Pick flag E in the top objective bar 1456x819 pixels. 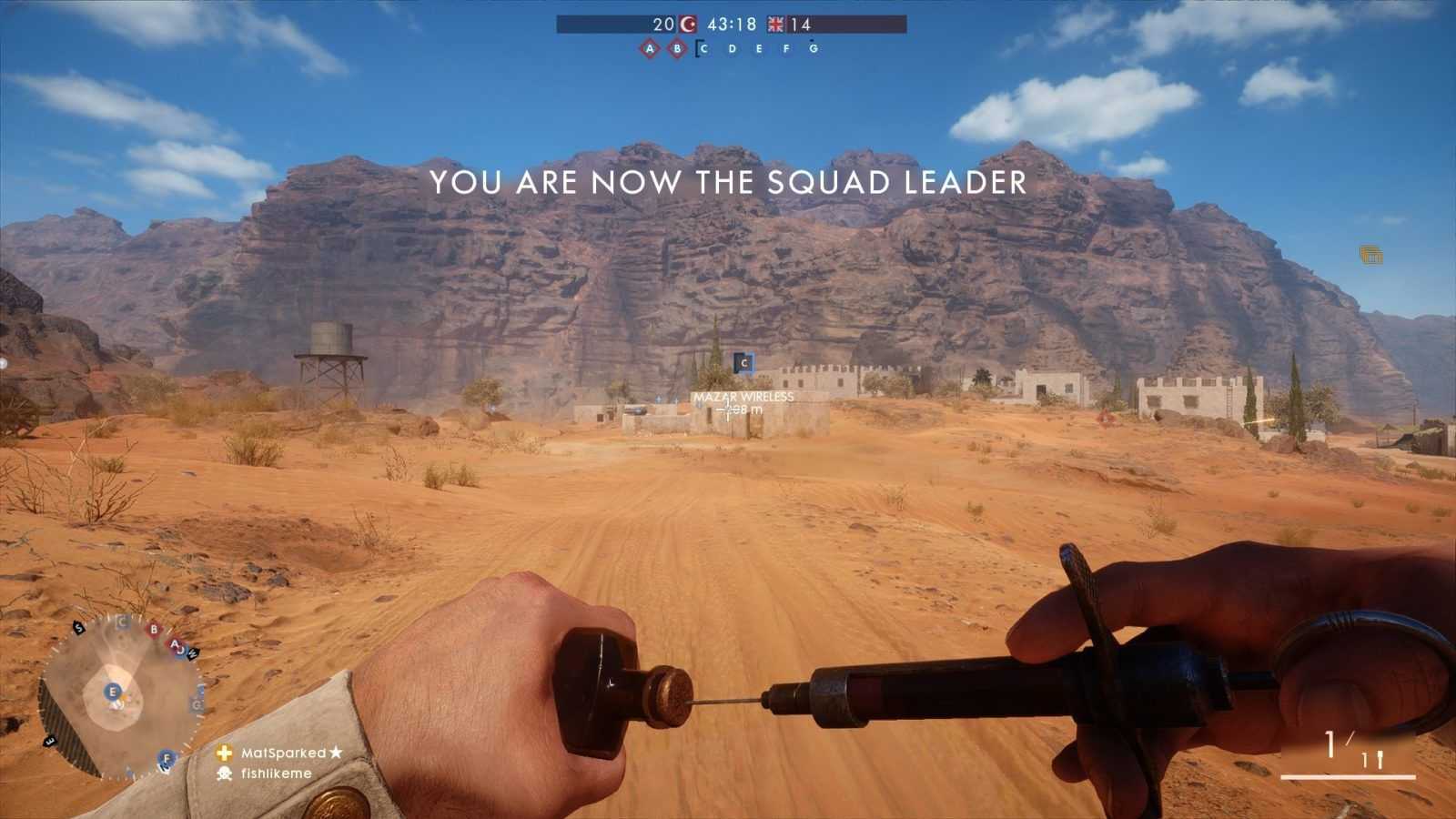[759, 49]
